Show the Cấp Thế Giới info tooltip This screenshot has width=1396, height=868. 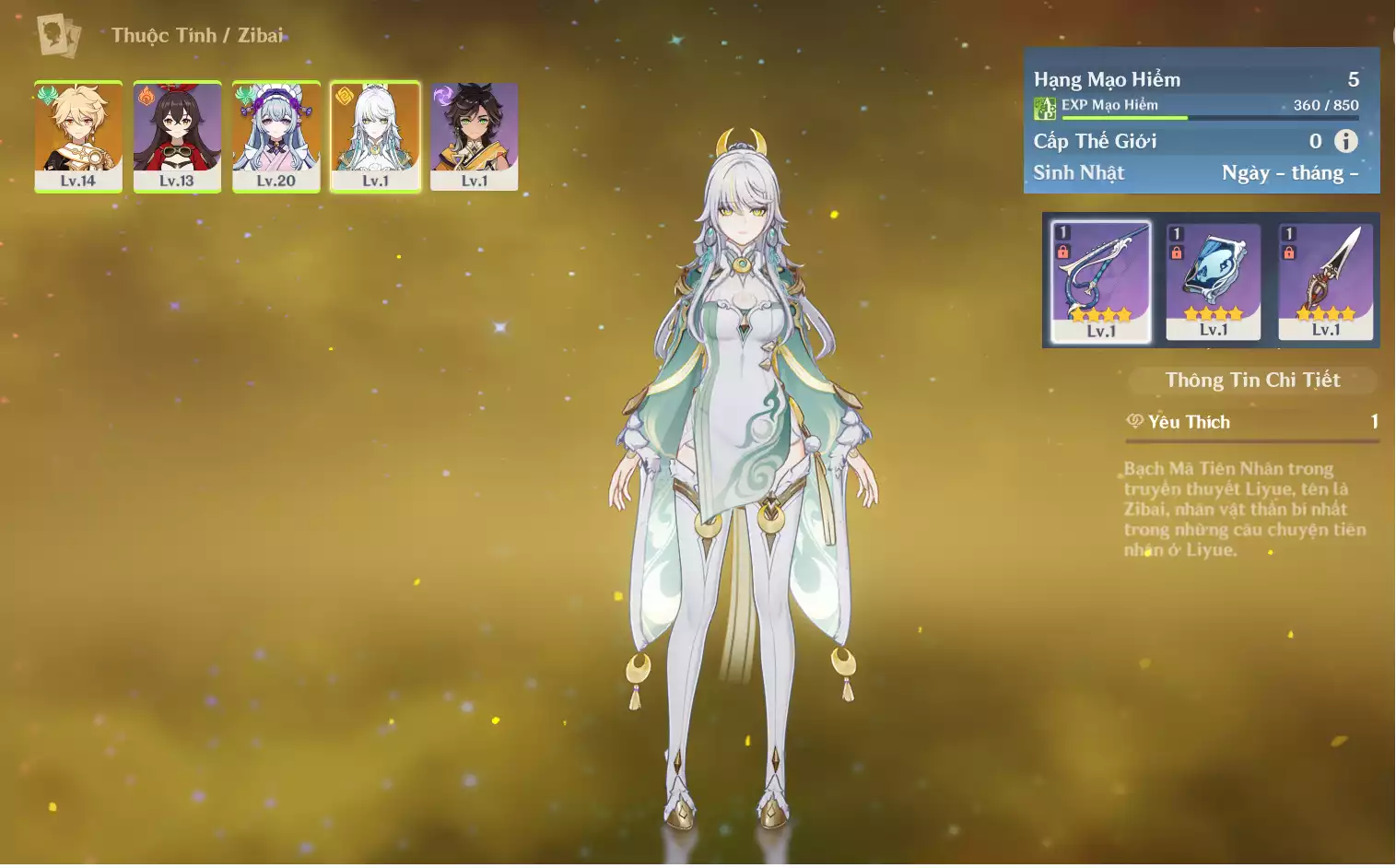(x=1346, y=141)
